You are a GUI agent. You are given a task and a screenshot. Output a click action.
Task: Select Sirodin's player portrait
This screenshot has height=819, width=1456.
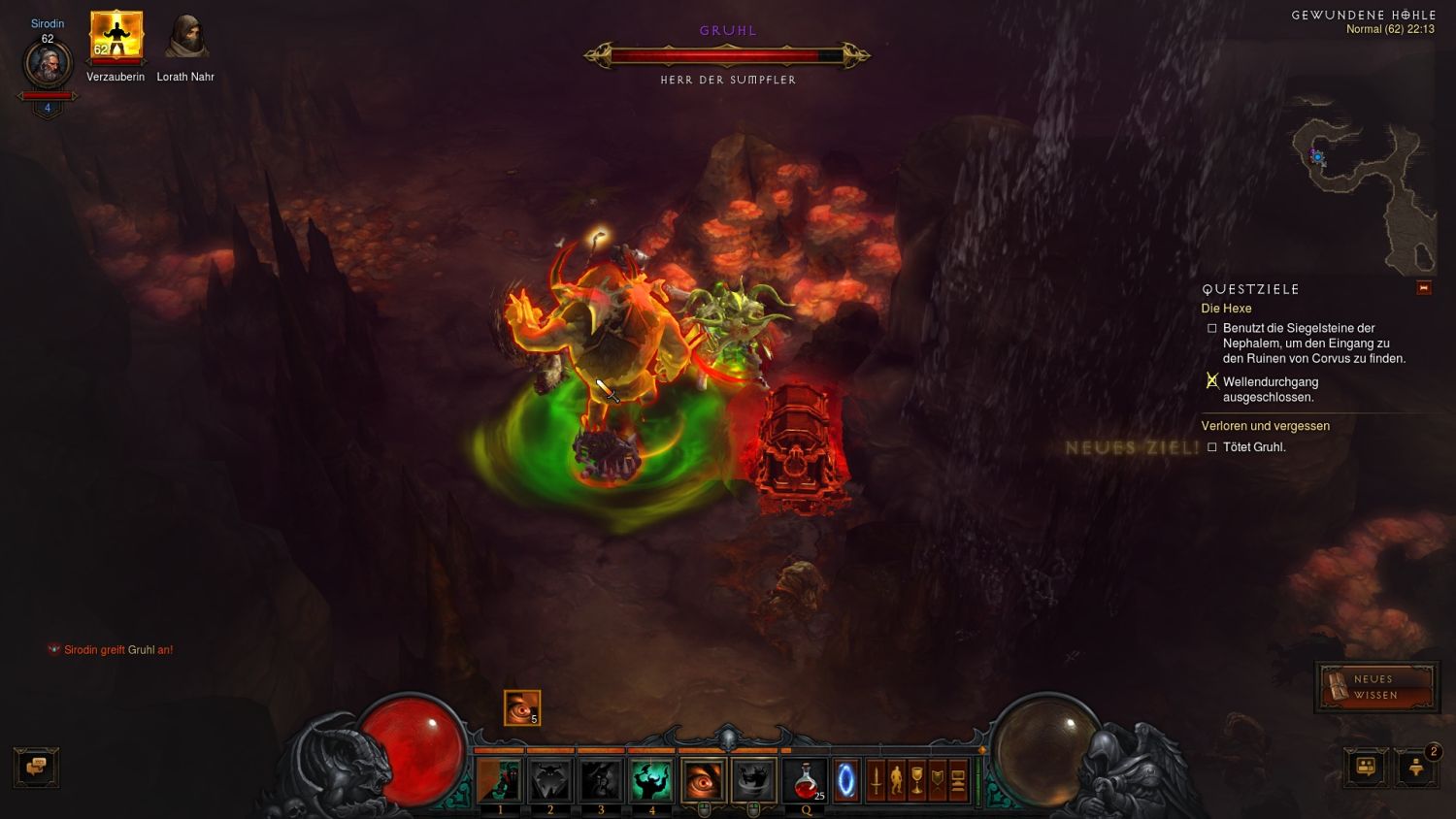pos(48,65)
